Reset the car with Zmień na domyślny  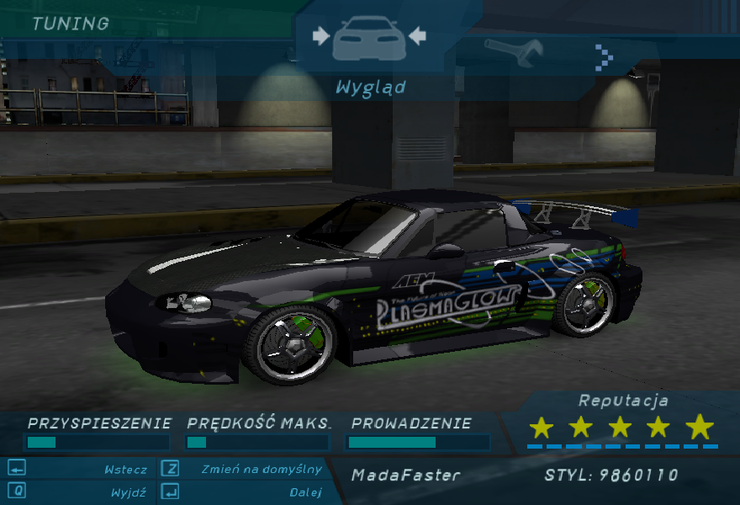point(261,469)
